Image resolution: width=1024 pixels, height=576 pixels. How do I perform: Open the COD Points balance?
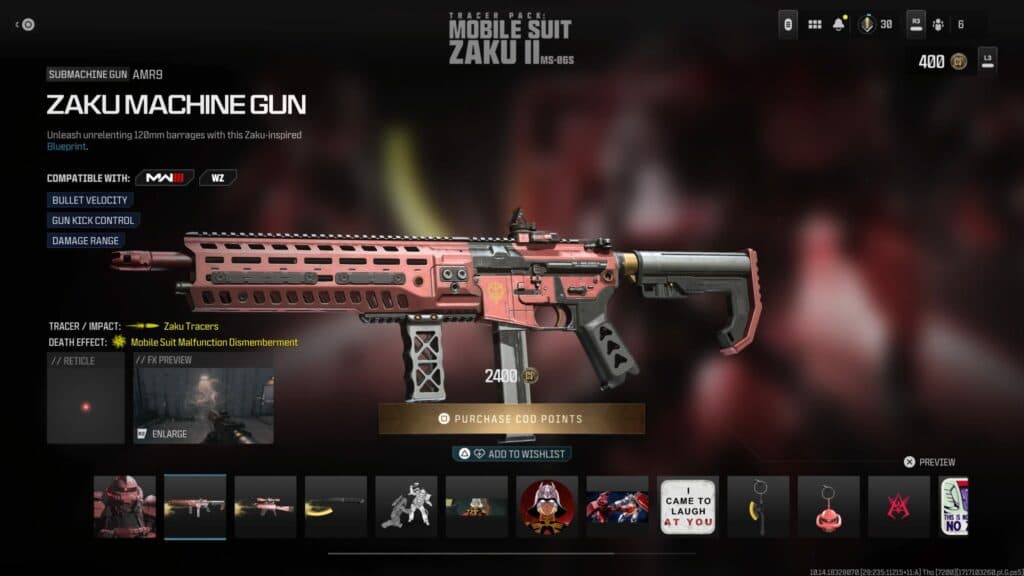pos(941,61)
